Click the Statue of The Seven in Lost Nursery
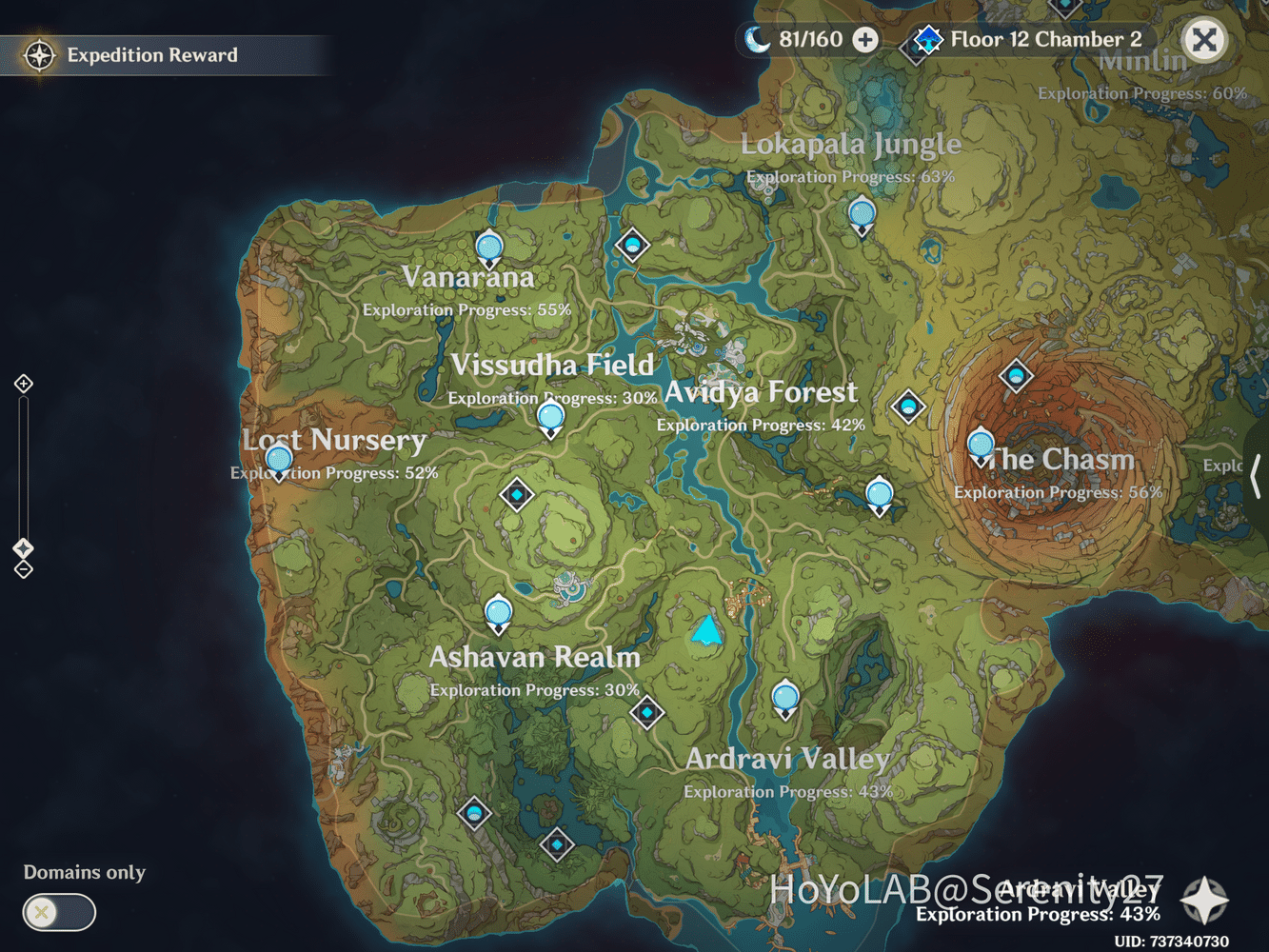 (x=277, y=460)
